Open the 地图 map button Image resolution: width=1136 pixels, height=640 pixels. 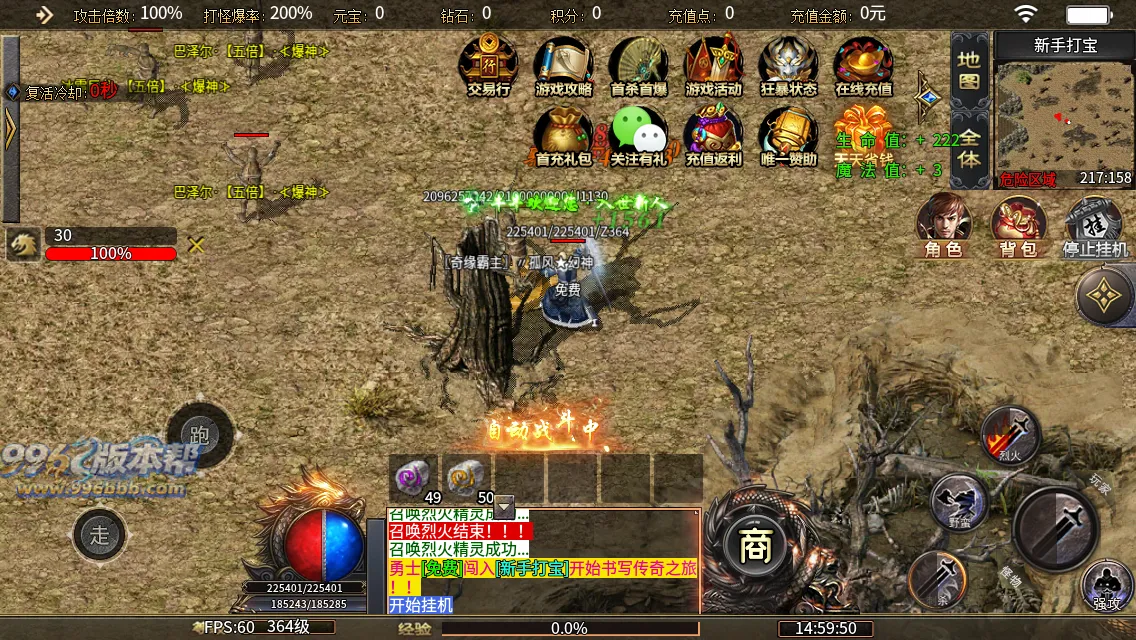click(x=969, y=68)
